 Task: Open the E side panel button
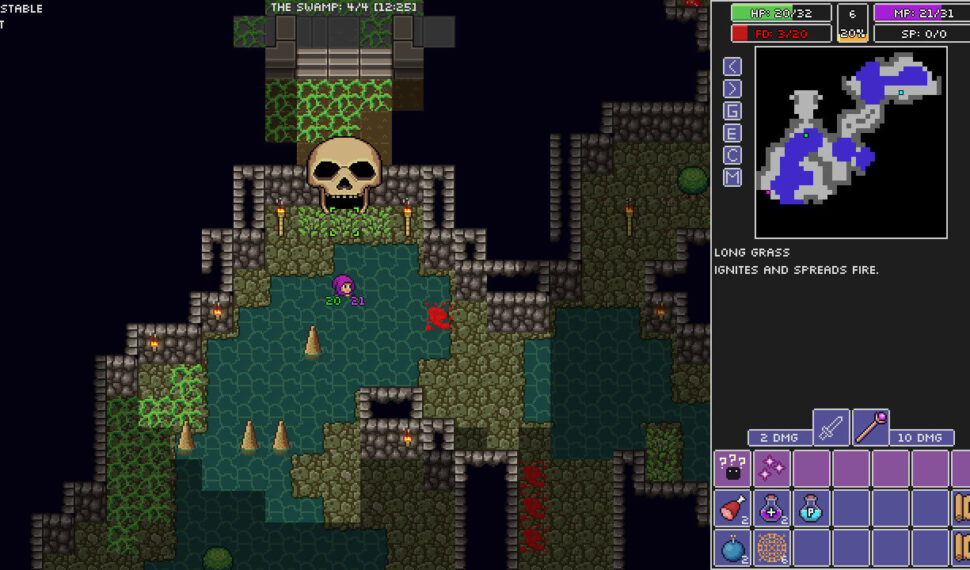pyautogui.click(x=733, y=133)
